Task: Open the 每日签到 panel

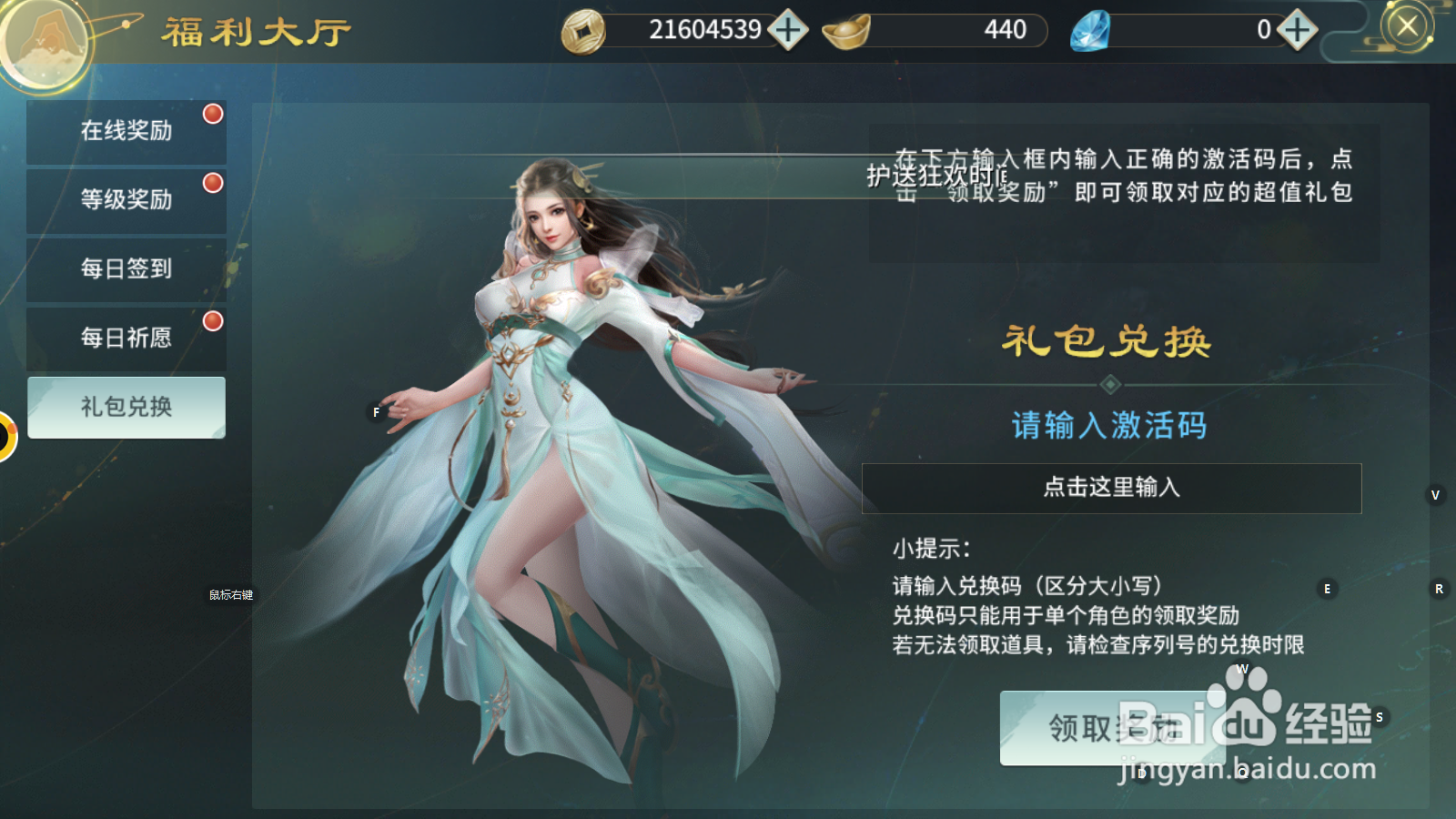Action: (126, 268)
